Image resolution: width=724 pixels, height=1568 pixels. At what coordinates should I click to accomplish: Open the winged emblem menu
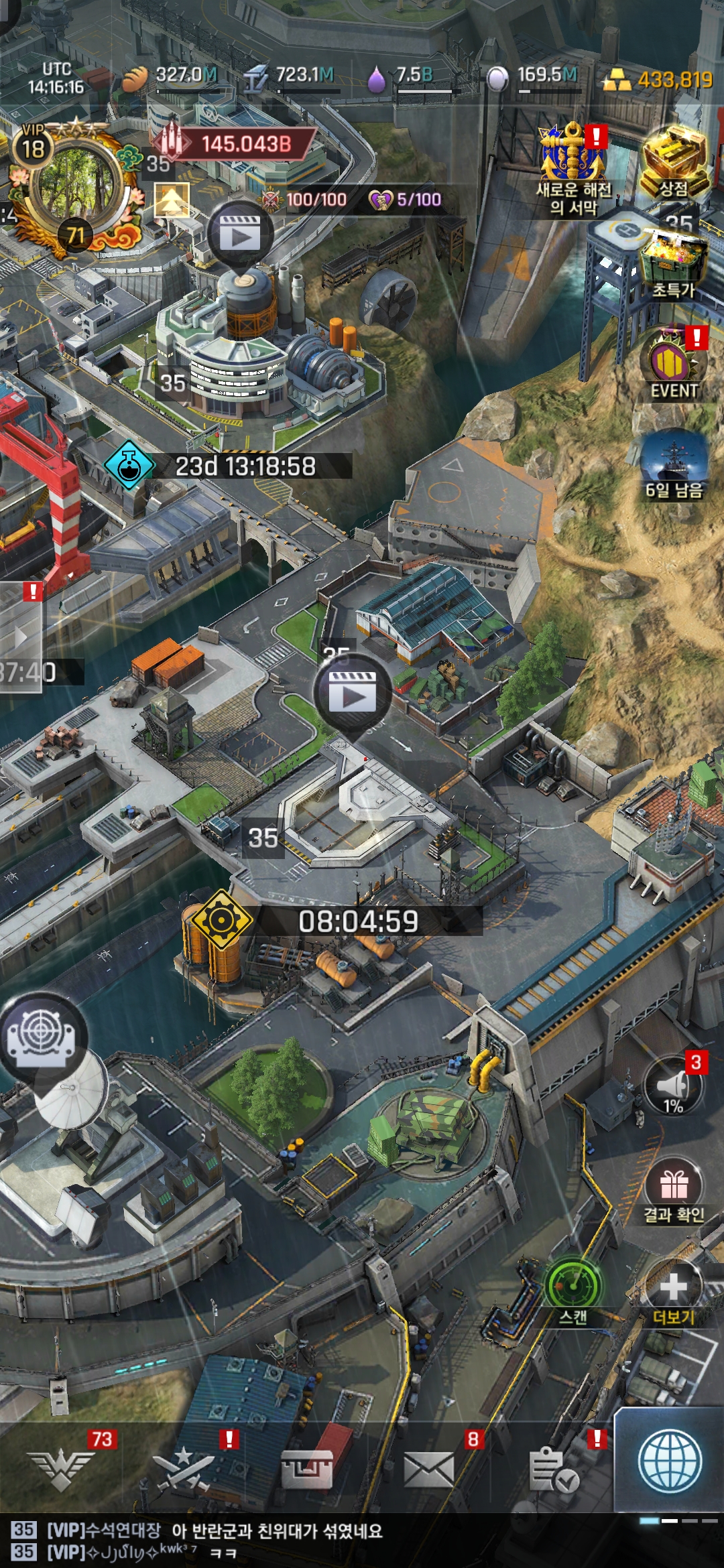click(62, 1469)
